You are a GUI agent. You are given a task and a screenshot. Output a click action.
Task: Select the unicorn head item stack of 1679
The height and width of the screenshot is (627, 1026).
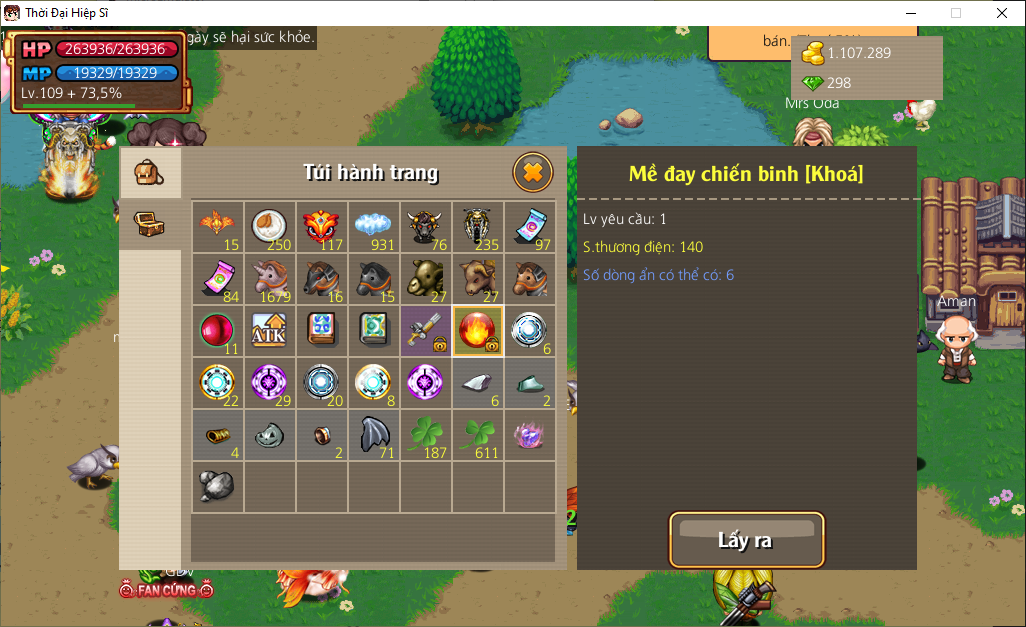270,279
